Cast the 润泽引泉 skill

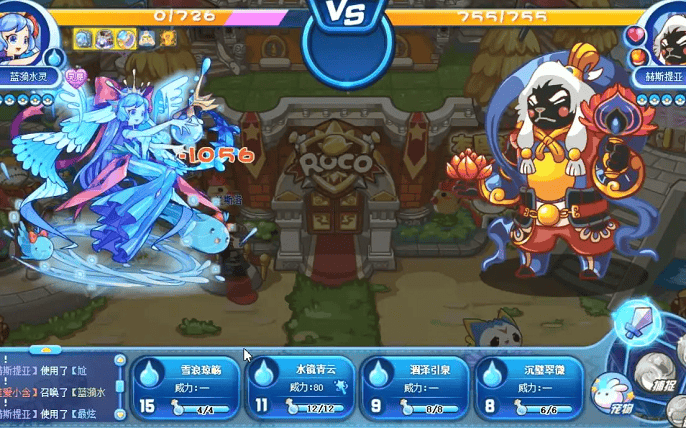(x=415, y=387)
